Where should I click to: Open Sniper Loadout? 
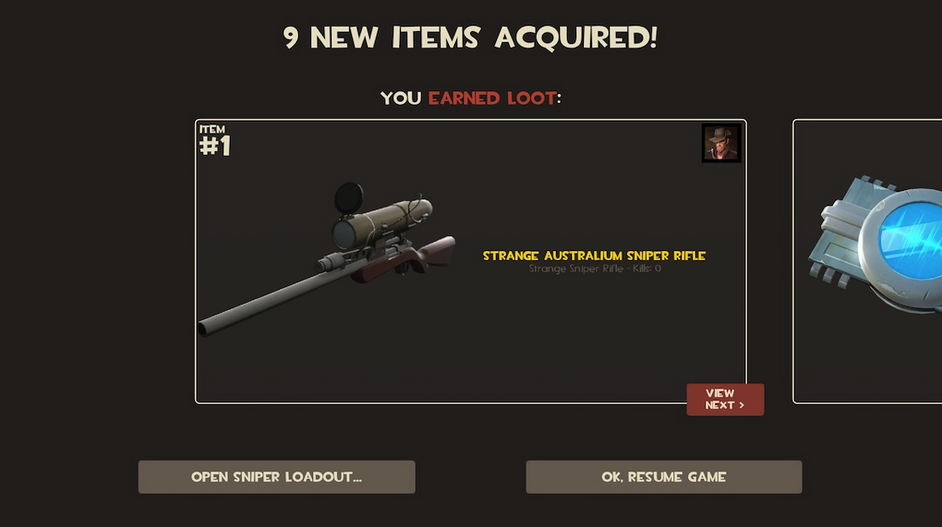[276, 477]
